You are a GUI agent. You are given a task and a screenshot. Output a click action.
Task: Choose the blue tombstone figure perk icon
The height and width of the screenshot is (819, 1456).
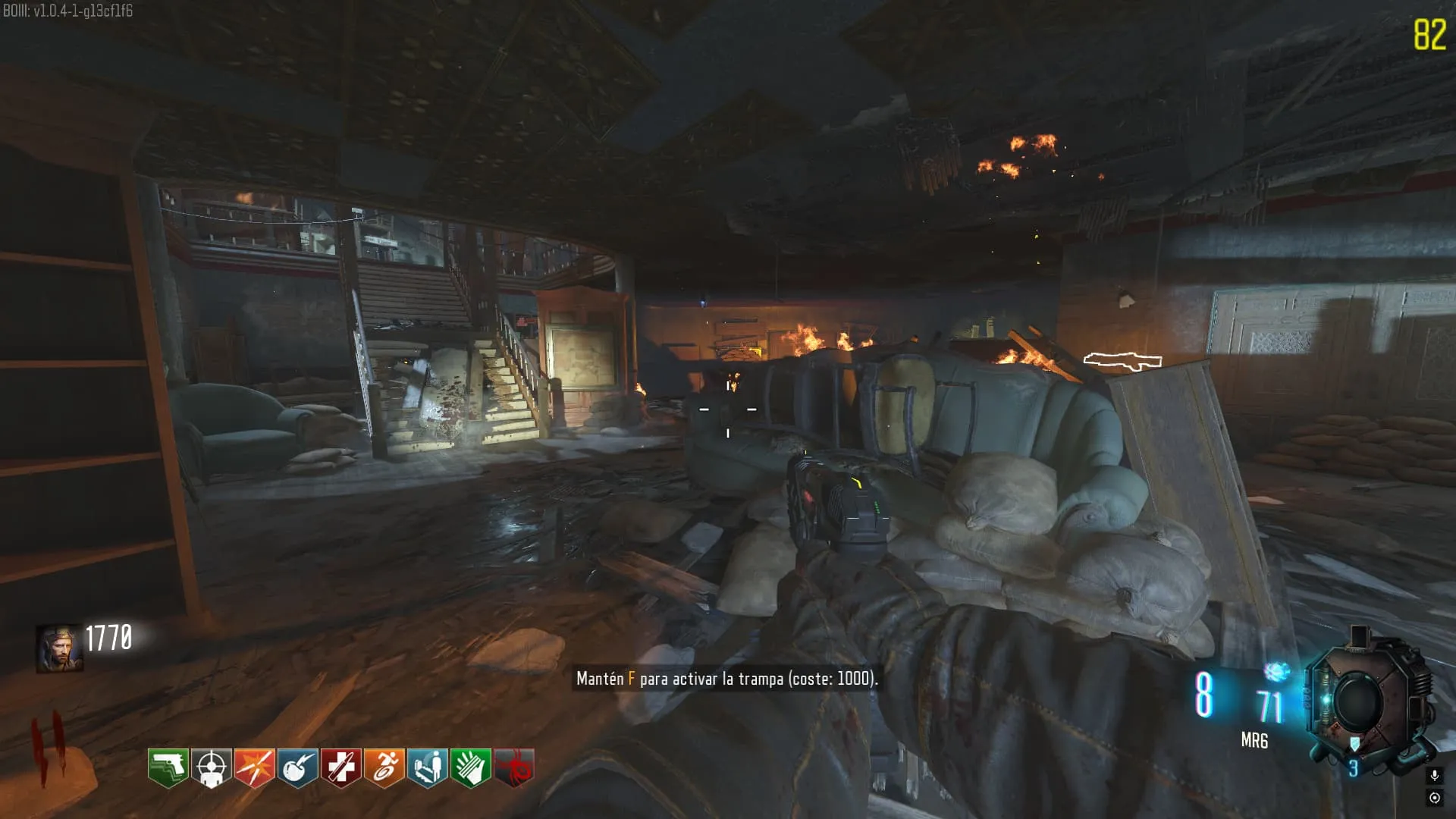pos(428,767)
